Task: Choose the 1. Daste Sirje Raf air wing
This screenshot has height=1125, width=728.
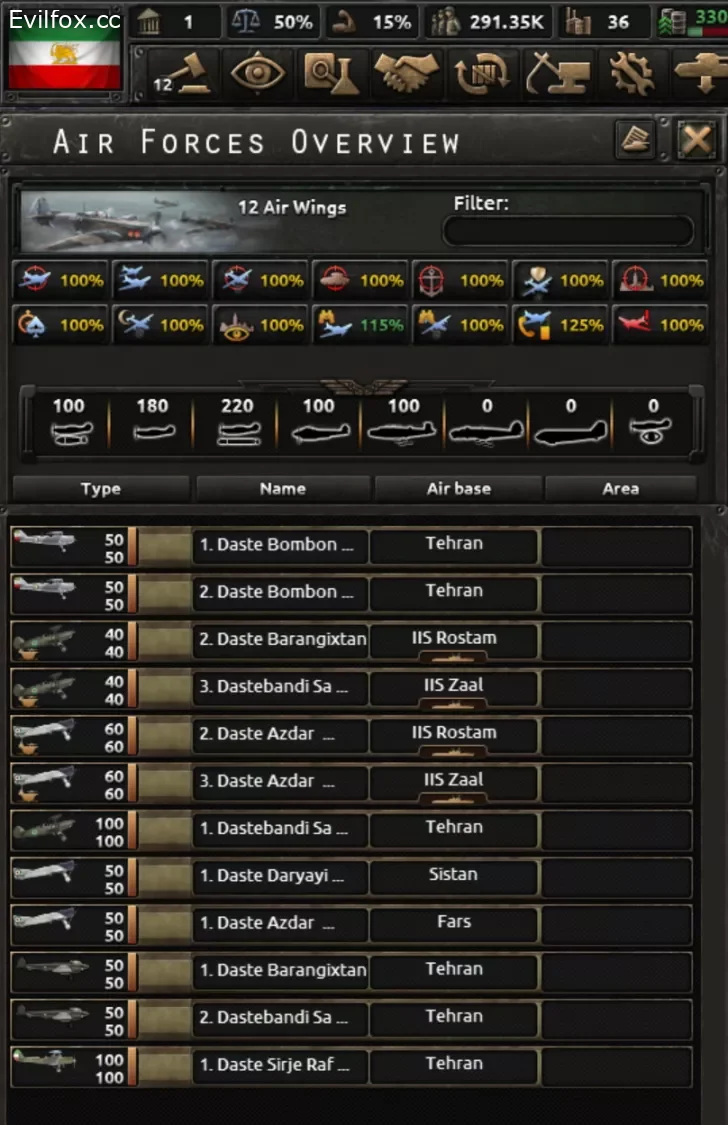Action: (x=280, y=1066)
